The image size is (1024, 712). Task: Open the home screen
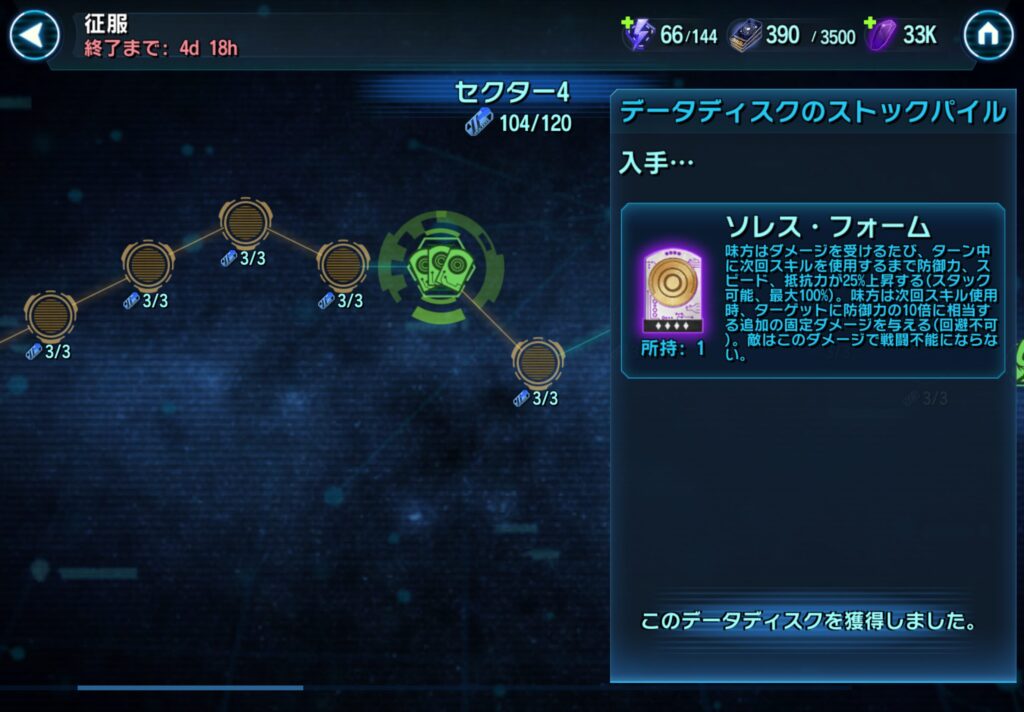click(x=988, y=37)
